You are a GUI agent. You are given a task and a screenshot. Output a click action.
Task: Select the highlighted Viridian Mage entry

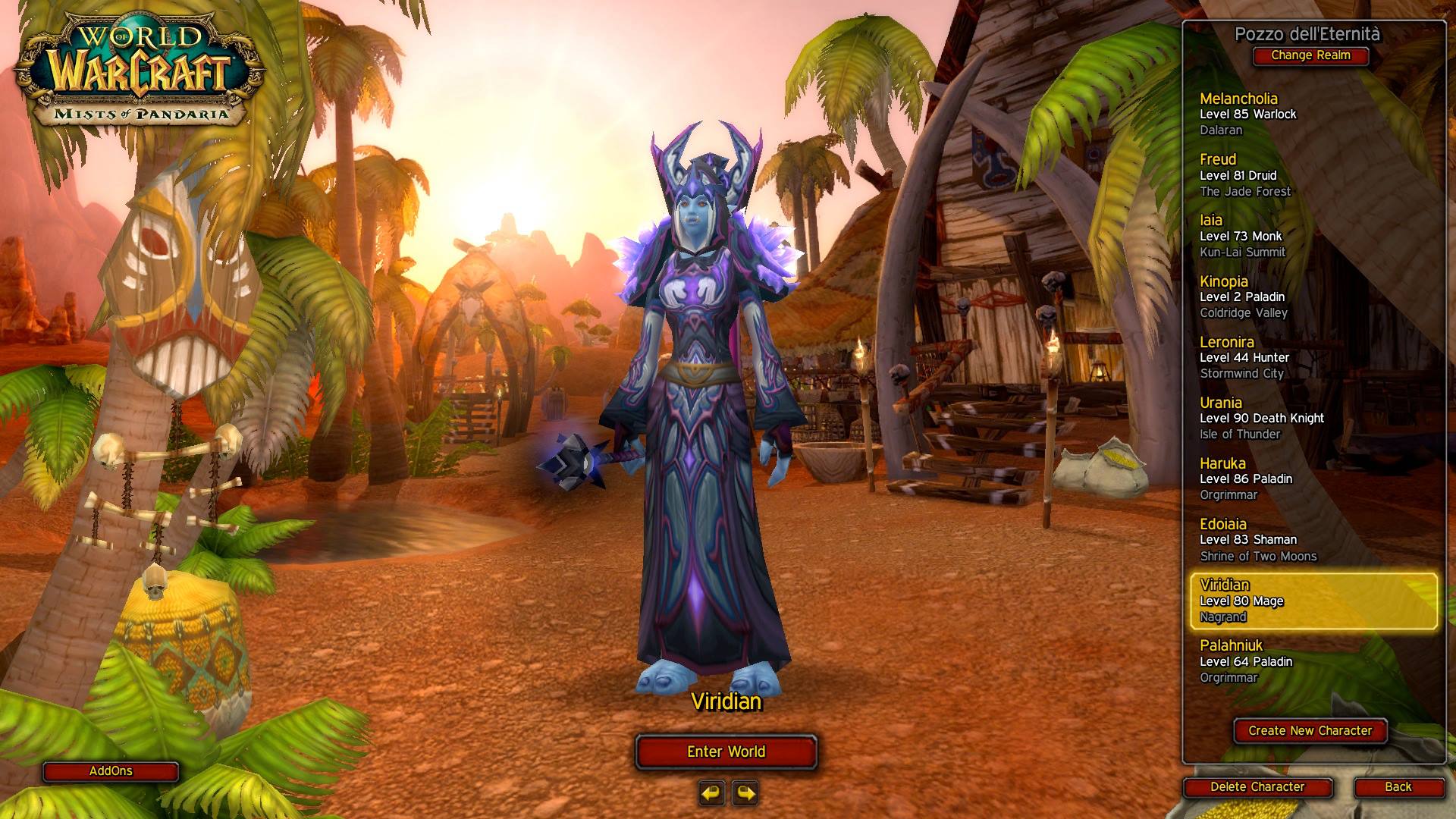click(x=1312, y=601)
